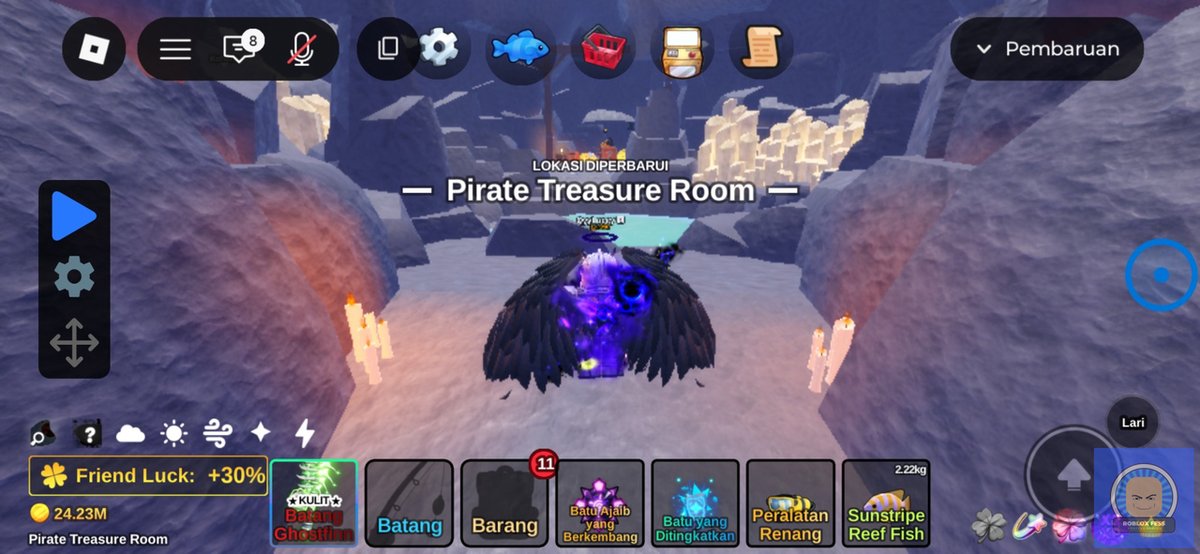The width and height of the screenshot is (1200, 554).
Task: Select Batu yang Ditingkatkan slot
Action: point(695,503)
